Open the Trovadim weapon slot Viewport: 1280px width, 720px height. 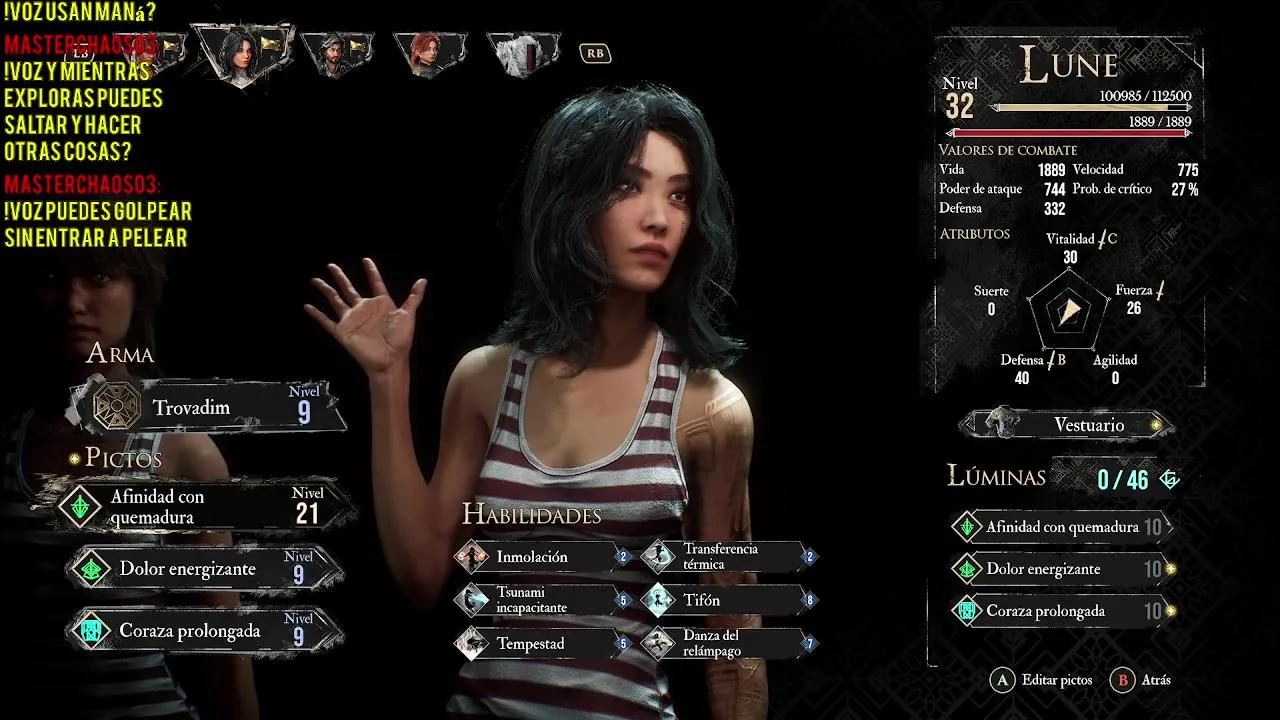click(205, 407)
